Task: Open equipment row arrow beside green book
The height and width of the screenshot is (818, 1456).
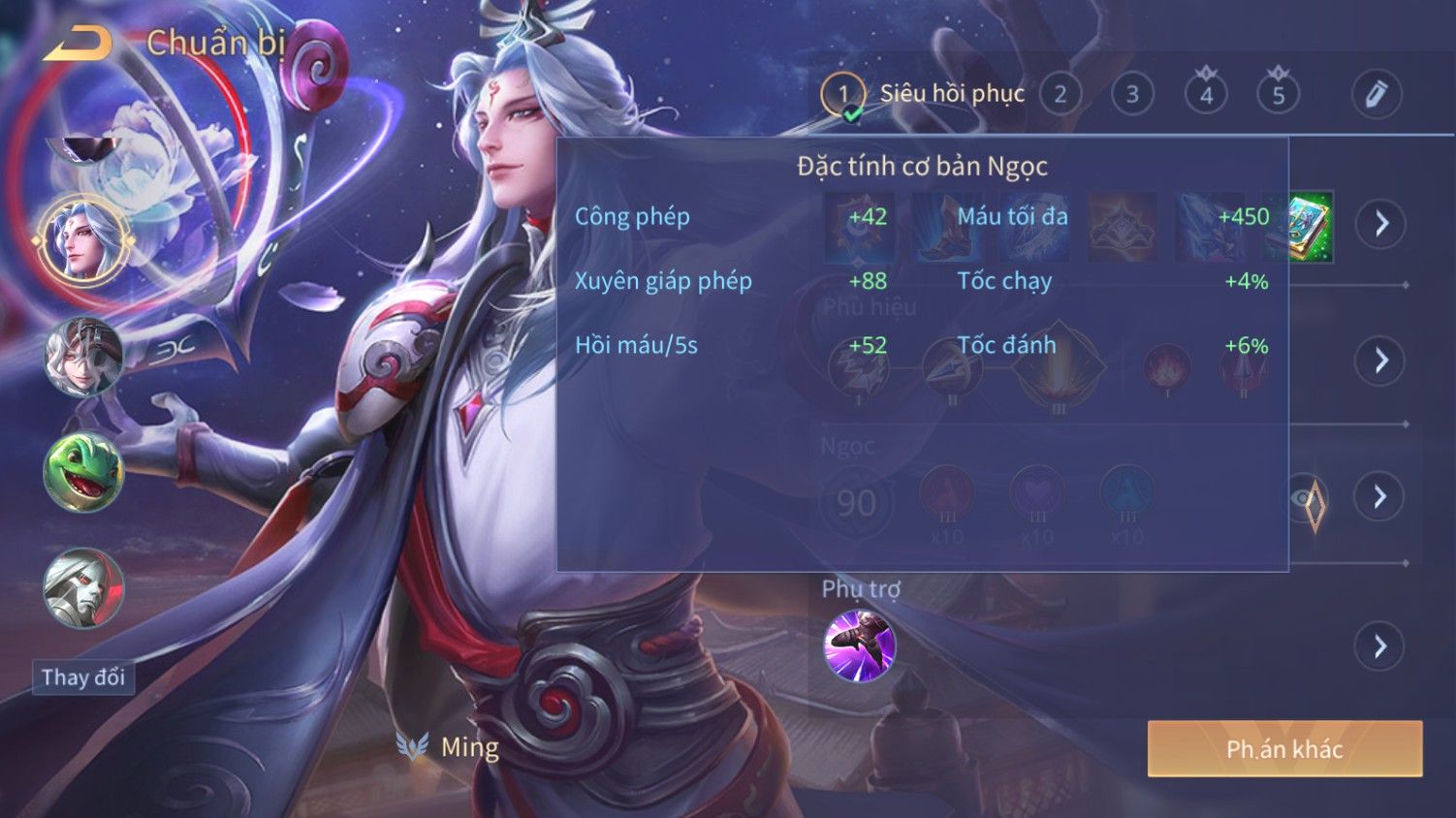Action: point(1381,224)
